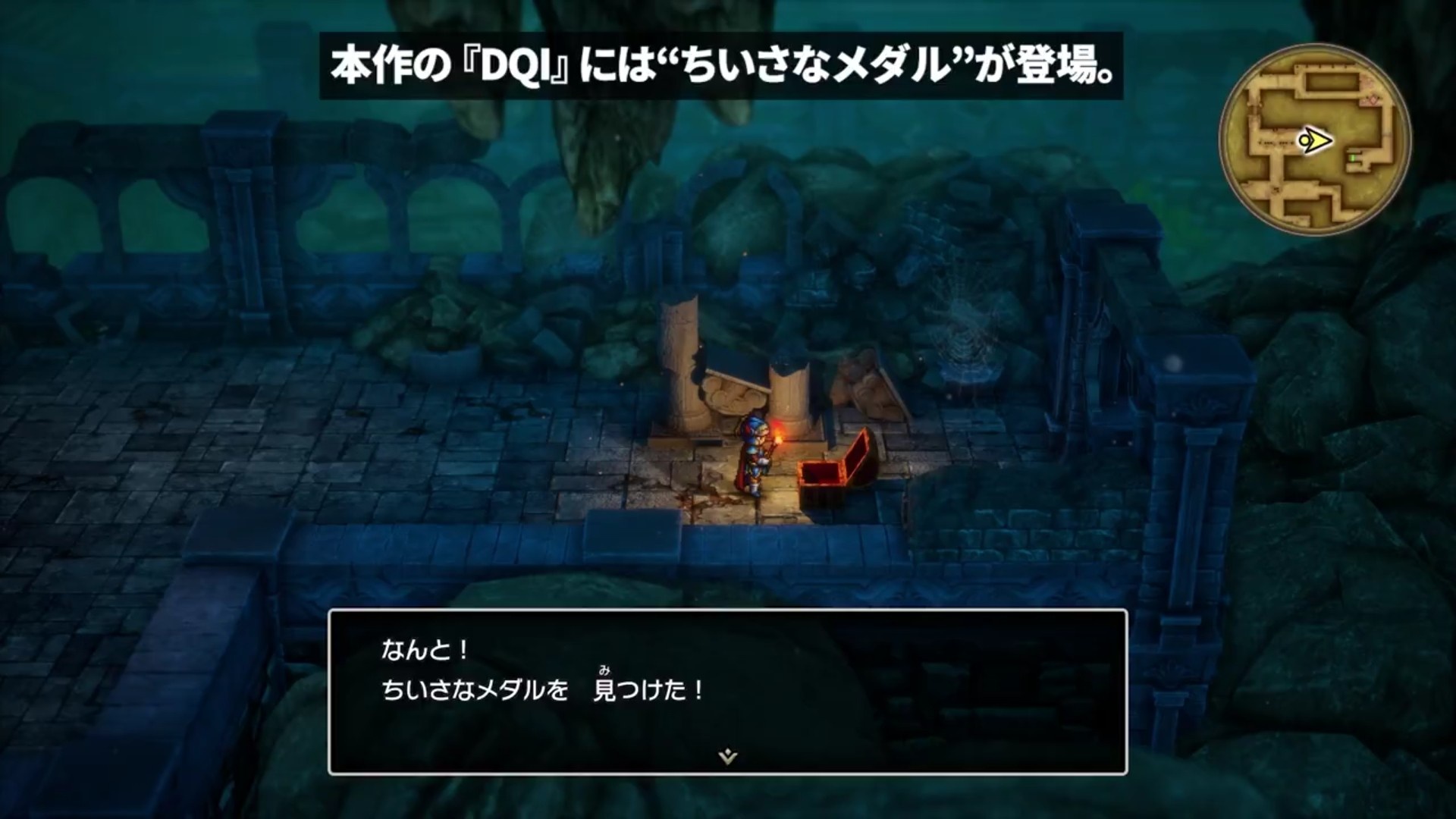Open the circular dungeon minimap
The width and height of the screenshot is (1456, 819).
[1314, 140]
